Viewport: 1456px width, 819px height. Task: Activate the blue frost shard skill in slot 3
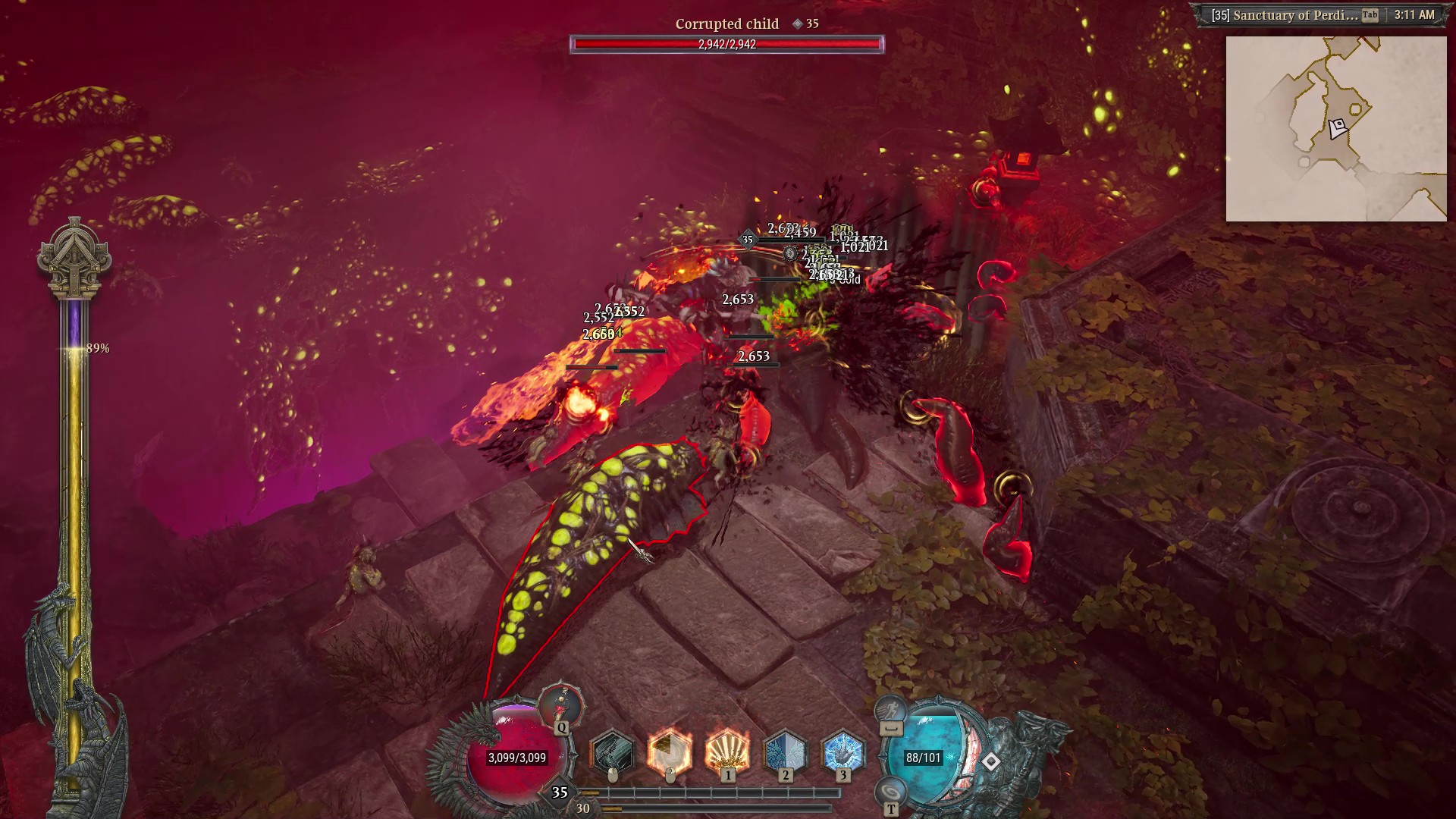(x=843, y=752)
